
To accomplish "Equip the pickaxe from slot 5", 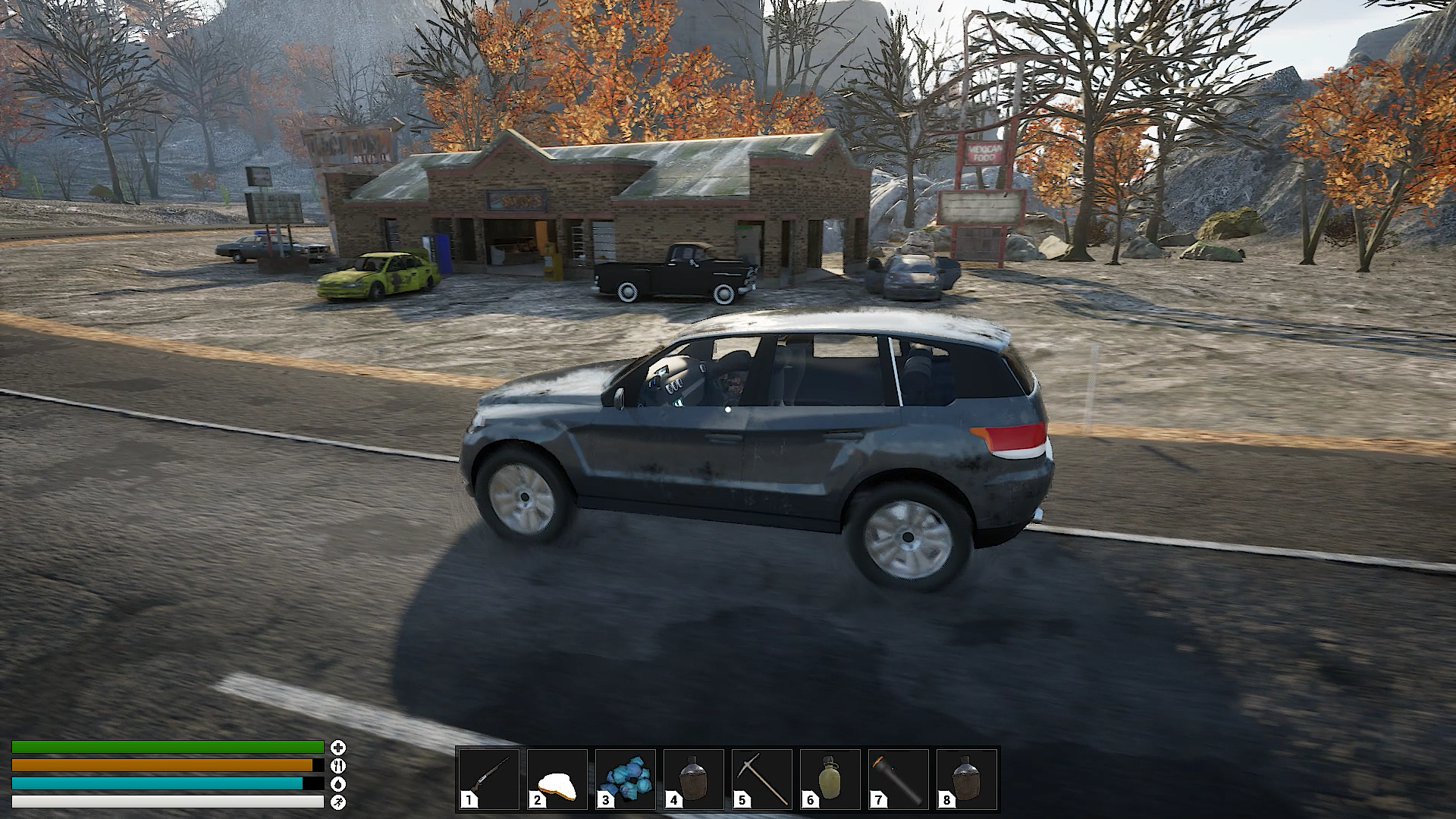I will (x=762, y=779).
